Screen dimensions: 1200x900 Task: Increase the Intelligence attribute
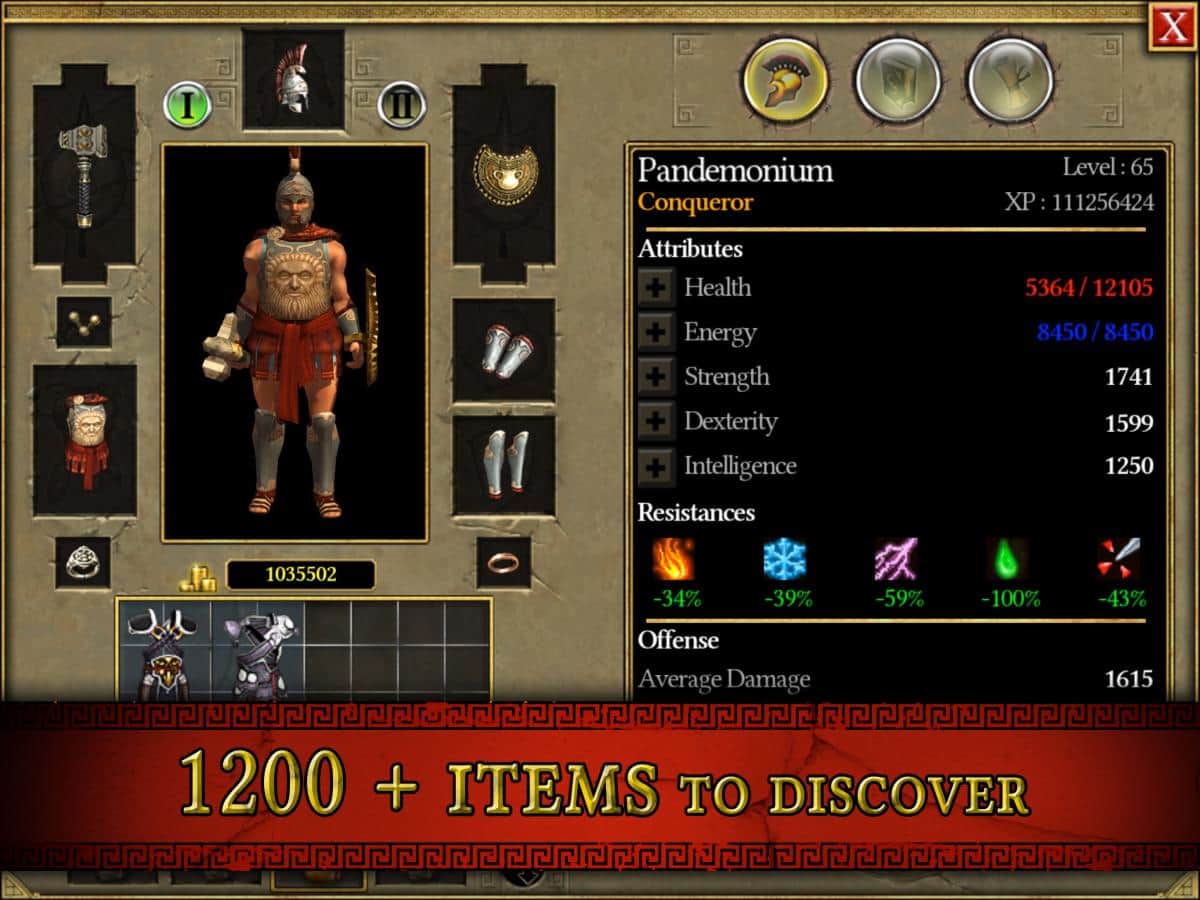point(656,466)
